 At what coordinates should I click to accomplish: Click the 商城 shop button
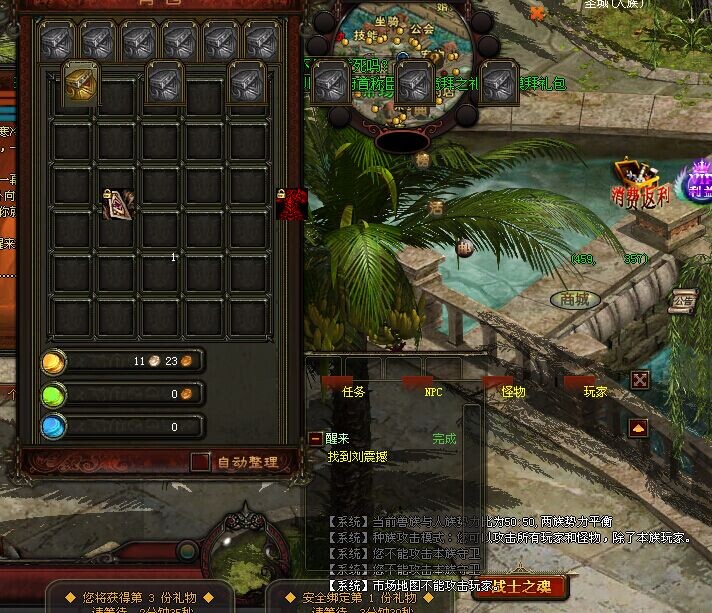[575, 299]
